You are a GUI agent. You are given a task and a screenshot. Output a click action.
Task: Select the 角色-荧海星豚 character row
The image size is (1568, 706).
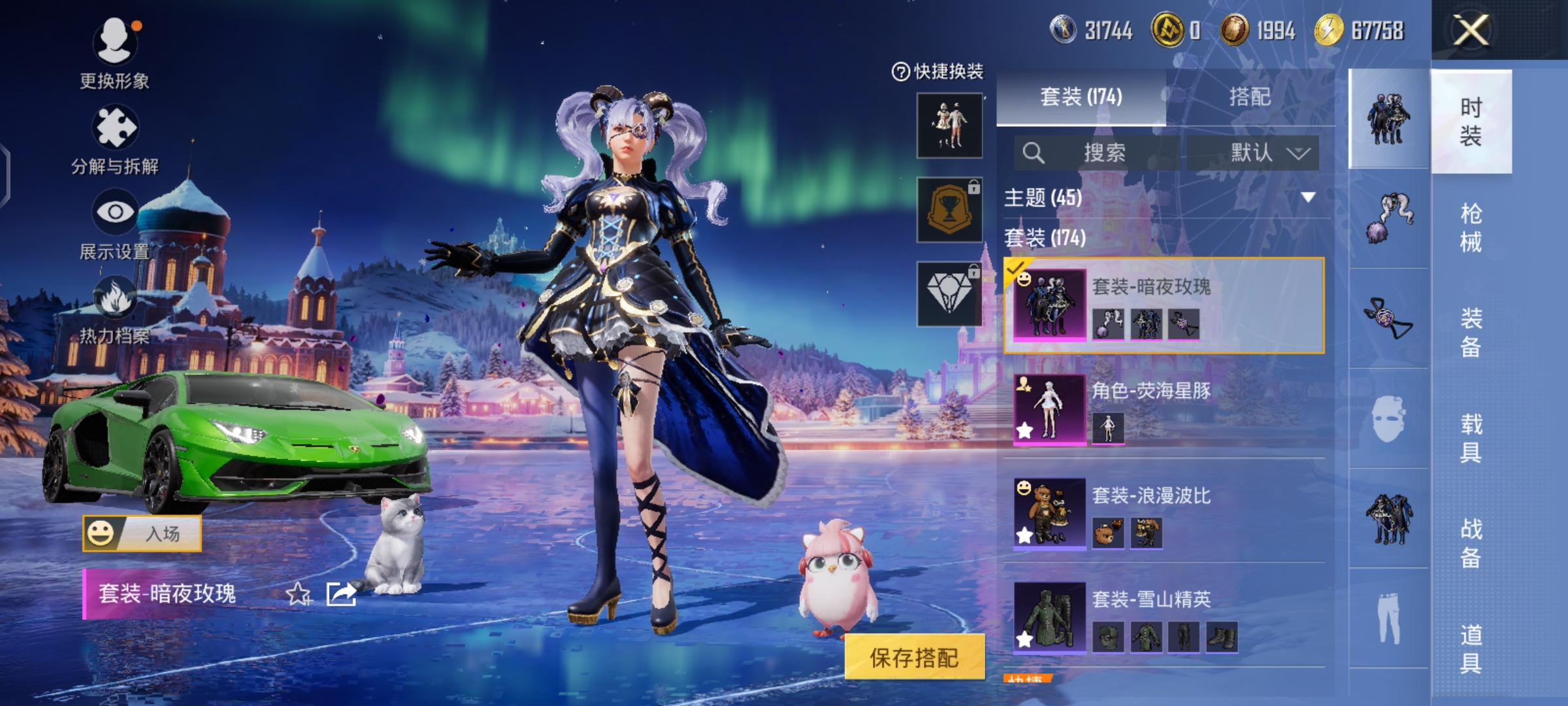pyautogui.click(x=1163, y=409)
